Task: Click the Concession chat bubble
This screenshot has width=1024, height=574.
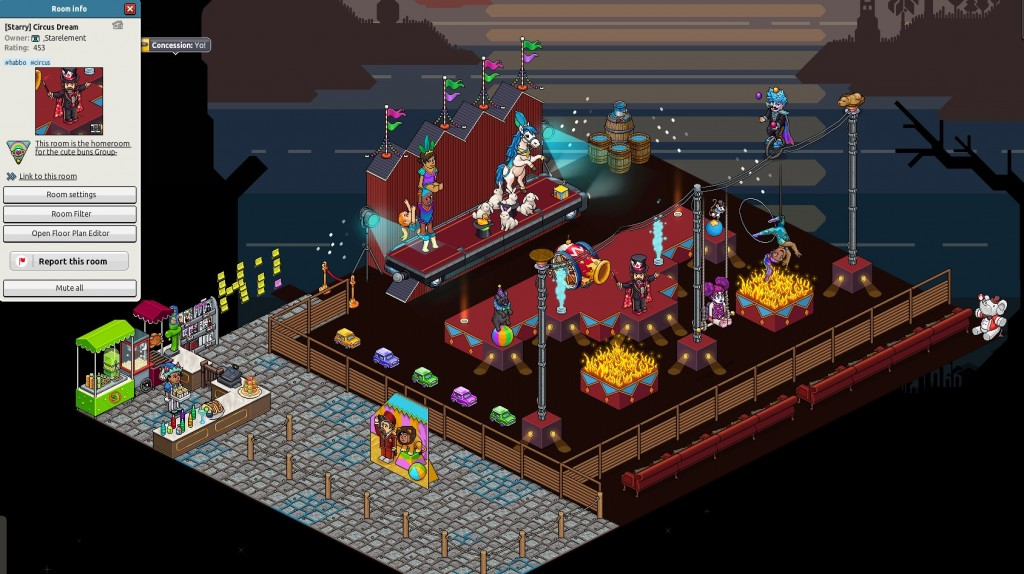Action: tap(178, 45)
